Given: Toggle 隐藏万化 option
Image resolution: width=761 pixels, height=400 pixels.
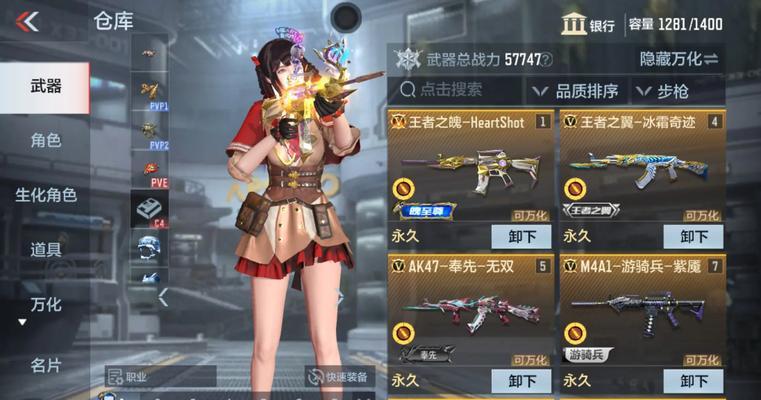Looking at the screenshot, I should (680, 59).
